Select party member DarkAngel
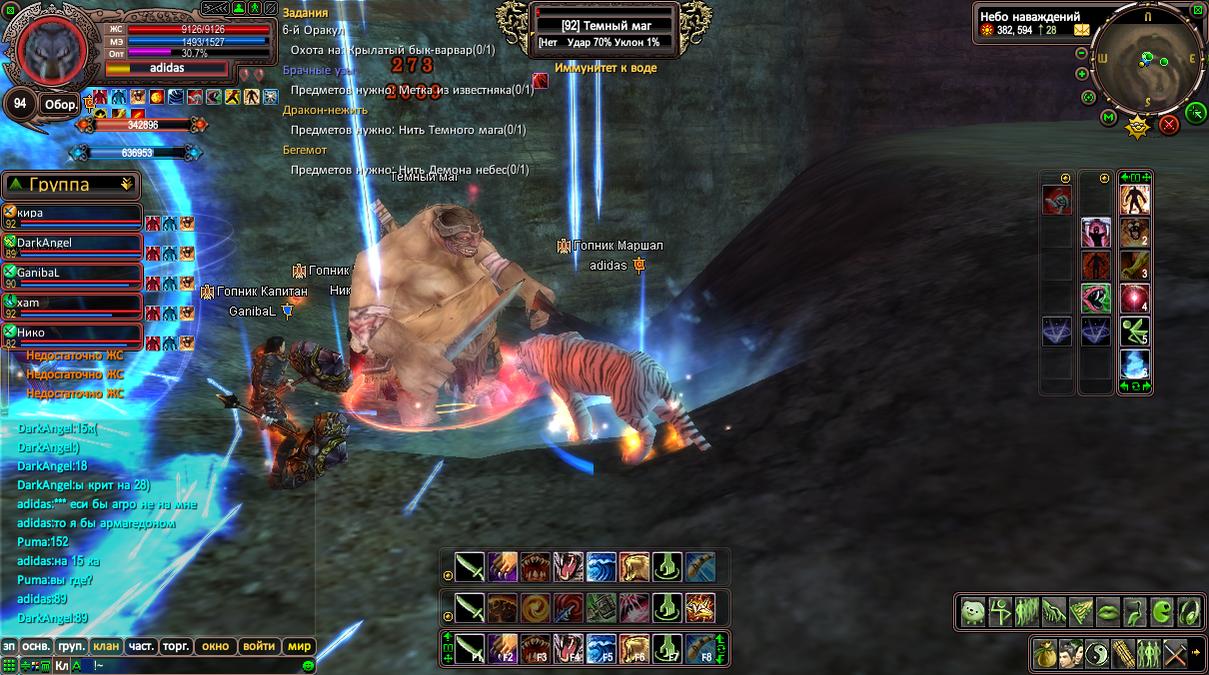The height and width of the screenshot is (675, 1209). coord(70,243)
